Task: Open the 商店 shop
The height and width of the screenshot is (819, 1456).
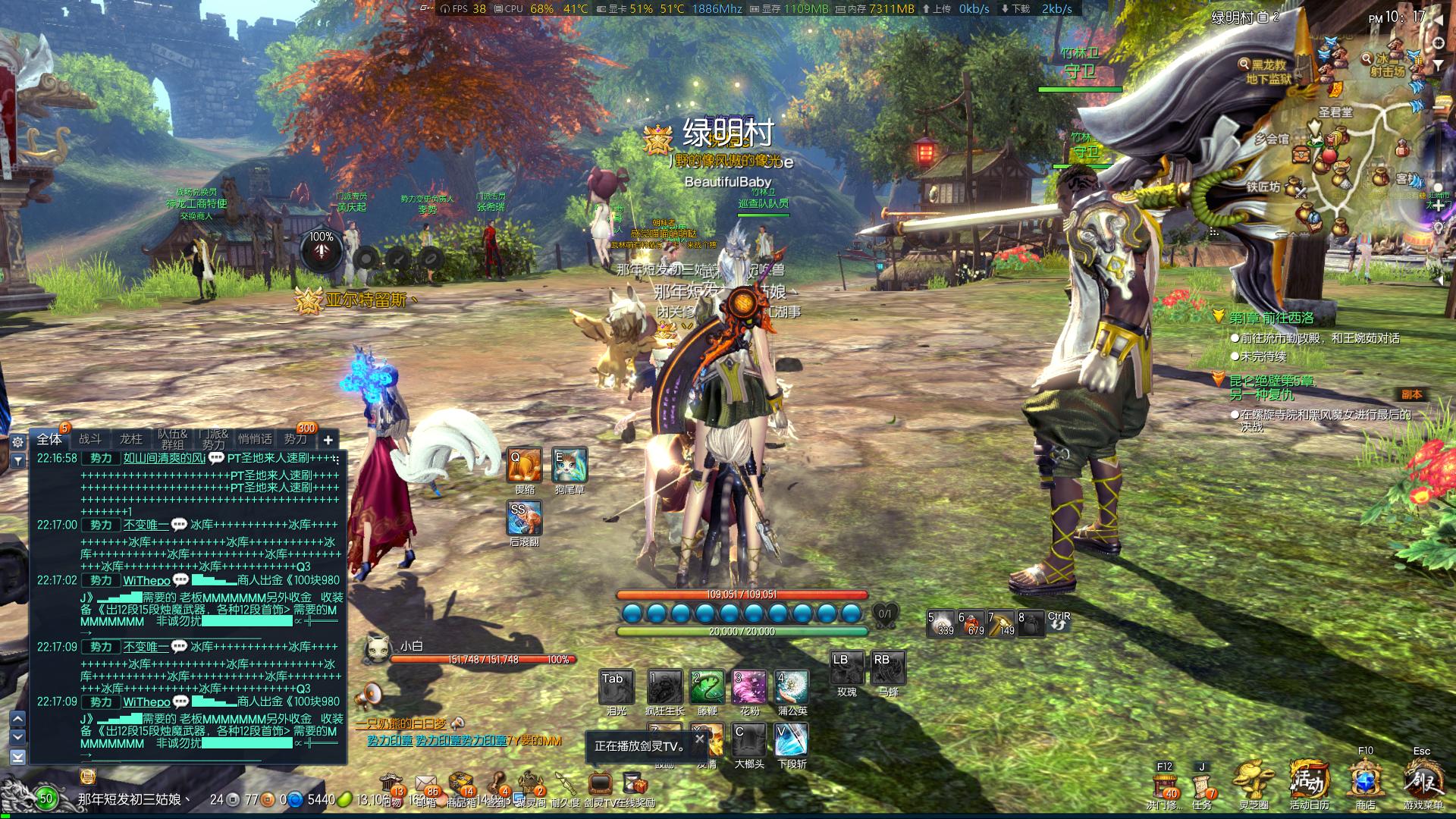Action: pyautogui.click(x=1366, y=781)
